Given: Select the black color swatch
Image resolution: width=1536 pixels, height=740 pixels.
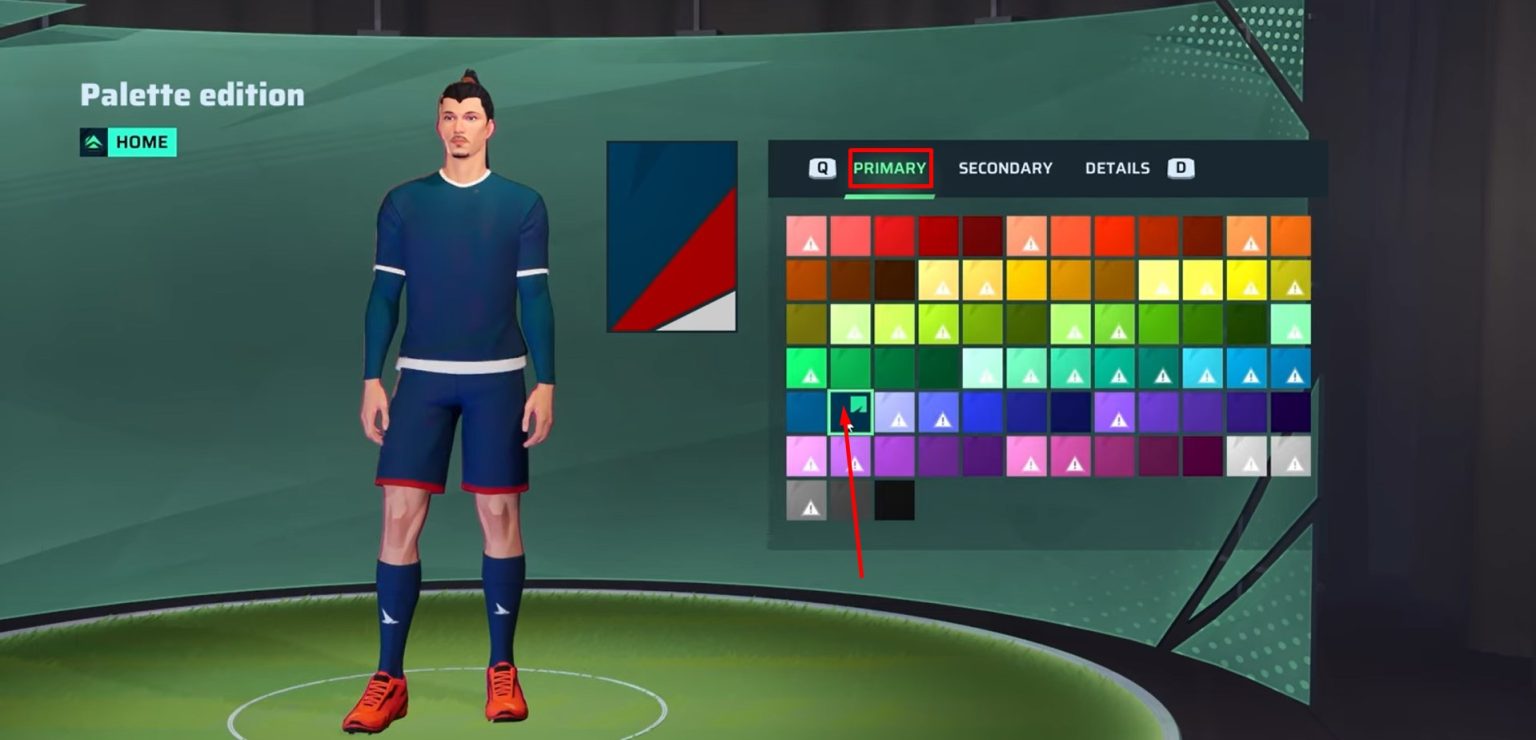Looking at the screenshot, I should tap(894, 501).
